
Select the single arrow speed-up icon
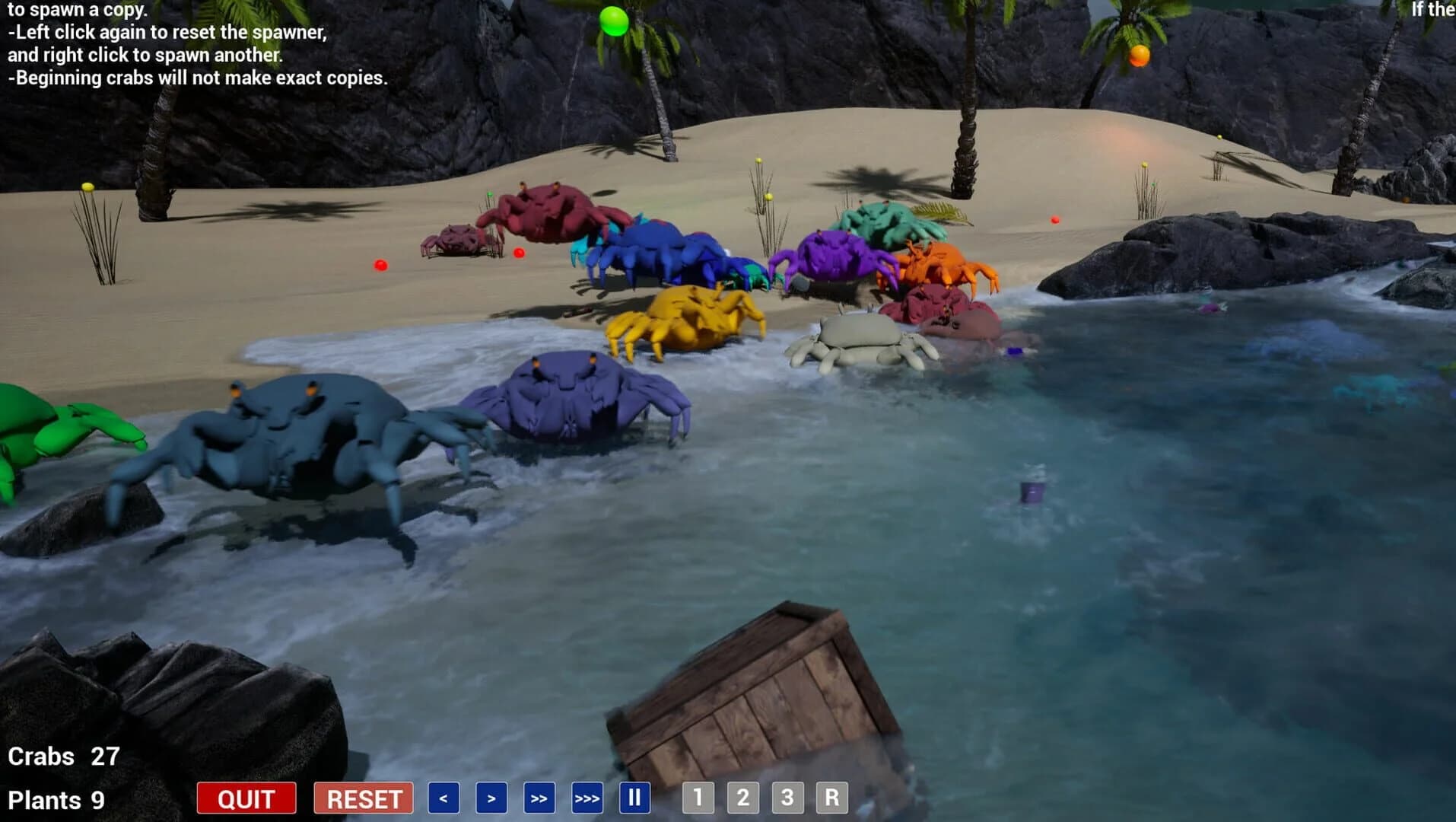click(x=491, y=798)
